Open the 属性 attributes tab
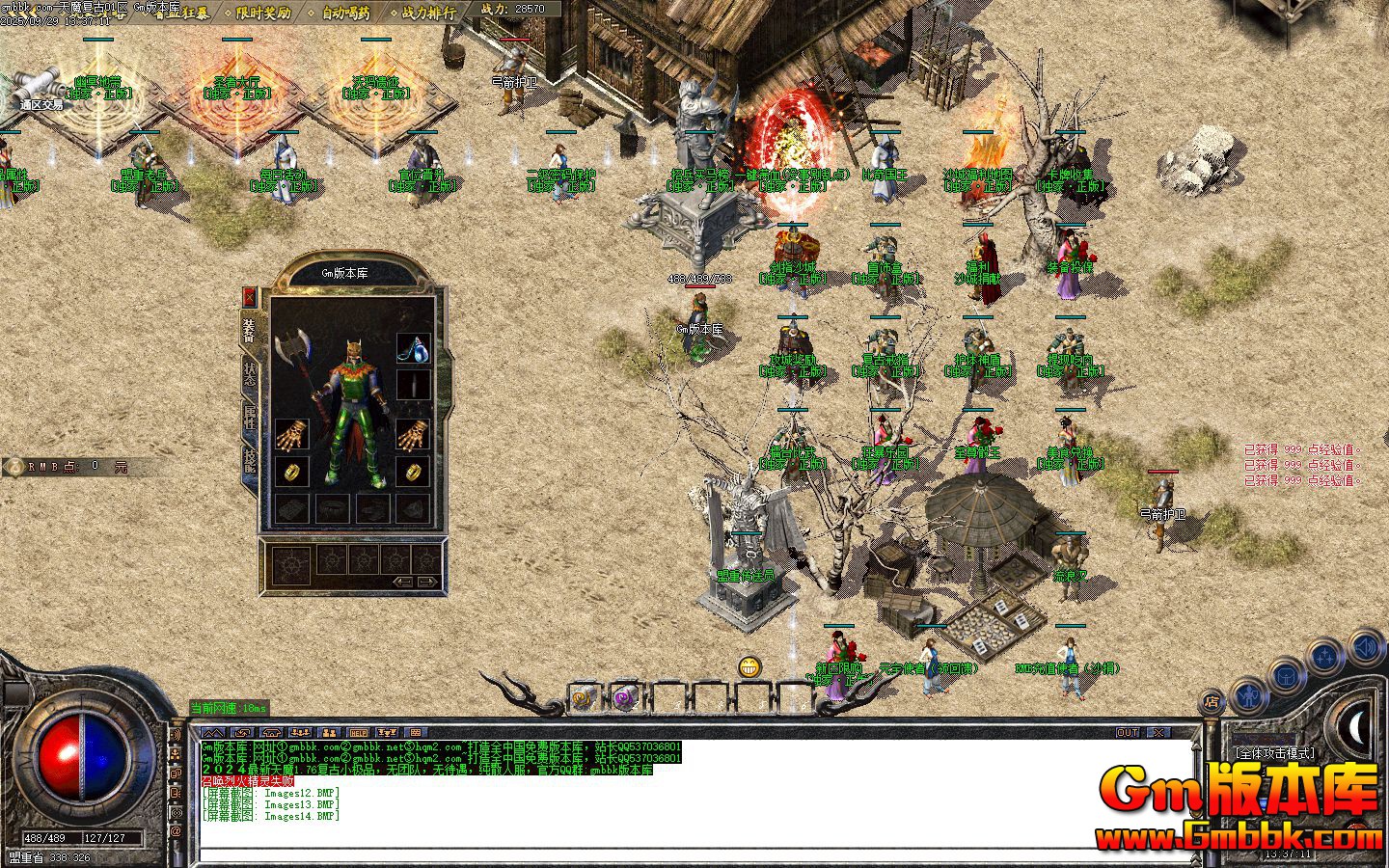Image resolution: width=1389 pixels, height=868 pixels. click(x=250, y=417)
